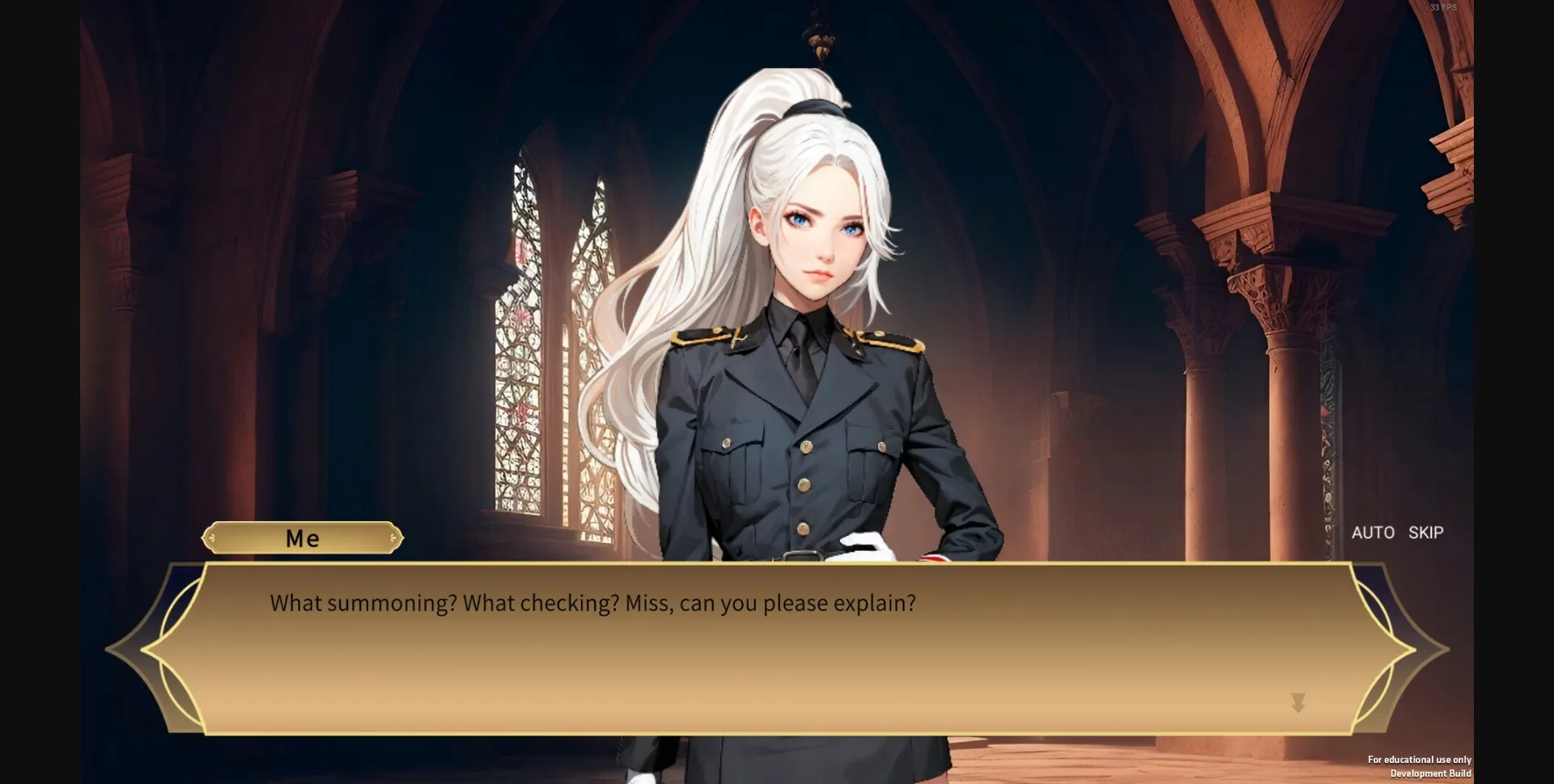Image resolution: width=1554 pixels, height=784 pixels.
Task: Click the character's black hair tie accessory
Action: (813, 105)
